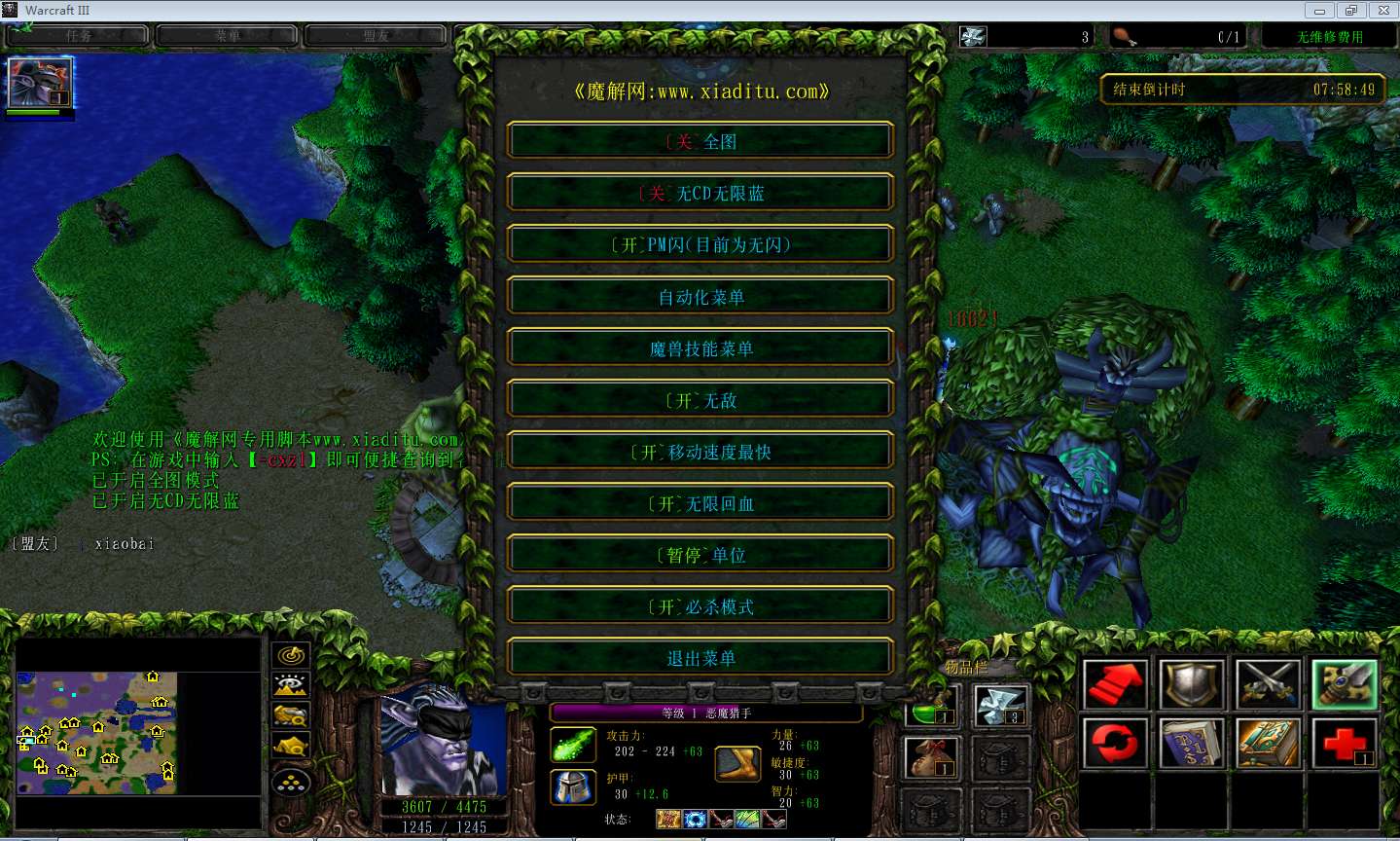Click the 退出菜单 exit menu button
This screenshot has height=841, width=1400.
coord(699,657)
